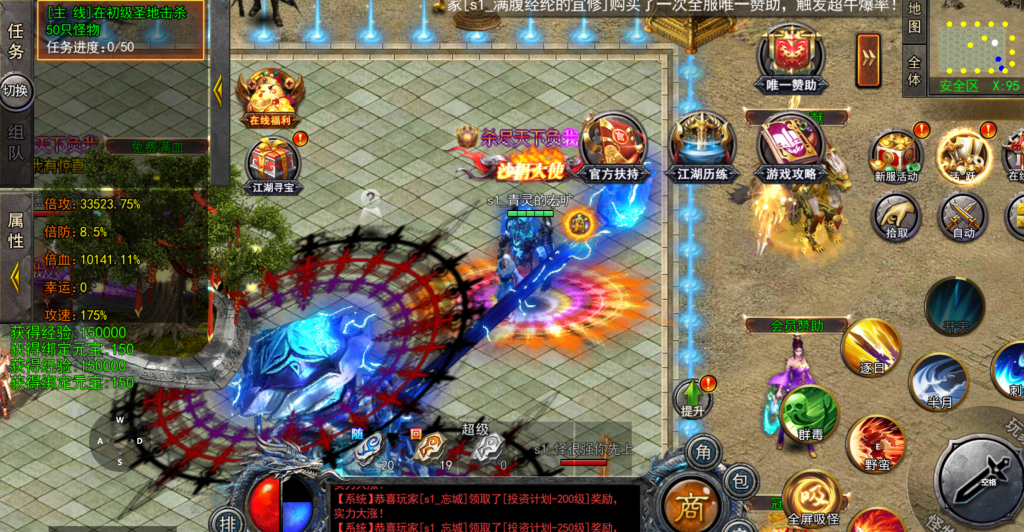Open the 商 shop button
Image resolution: width=1024 pixels, height=532 pixels.
[x=685, y=501]
